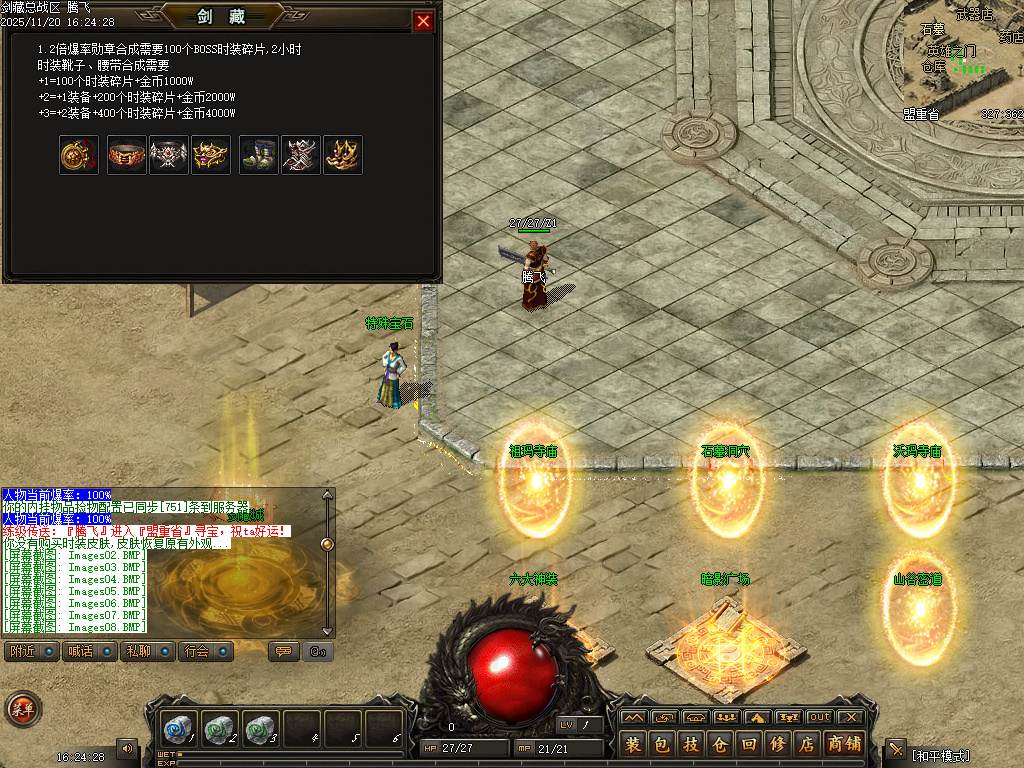
Task: Open the 装 equipment window
Action: pyautogui.click(x=633, y=744)
